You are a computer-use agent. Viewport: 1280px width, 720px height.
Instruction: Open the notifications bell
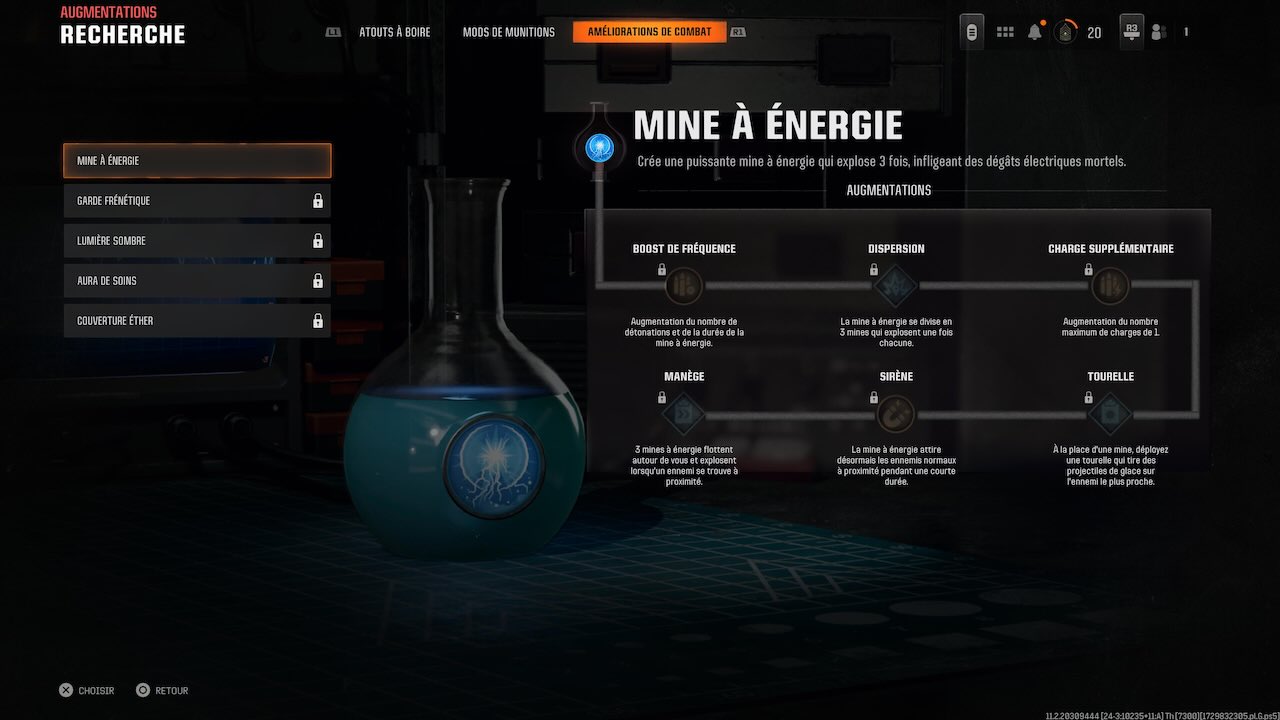click(x=1035, y=32)
